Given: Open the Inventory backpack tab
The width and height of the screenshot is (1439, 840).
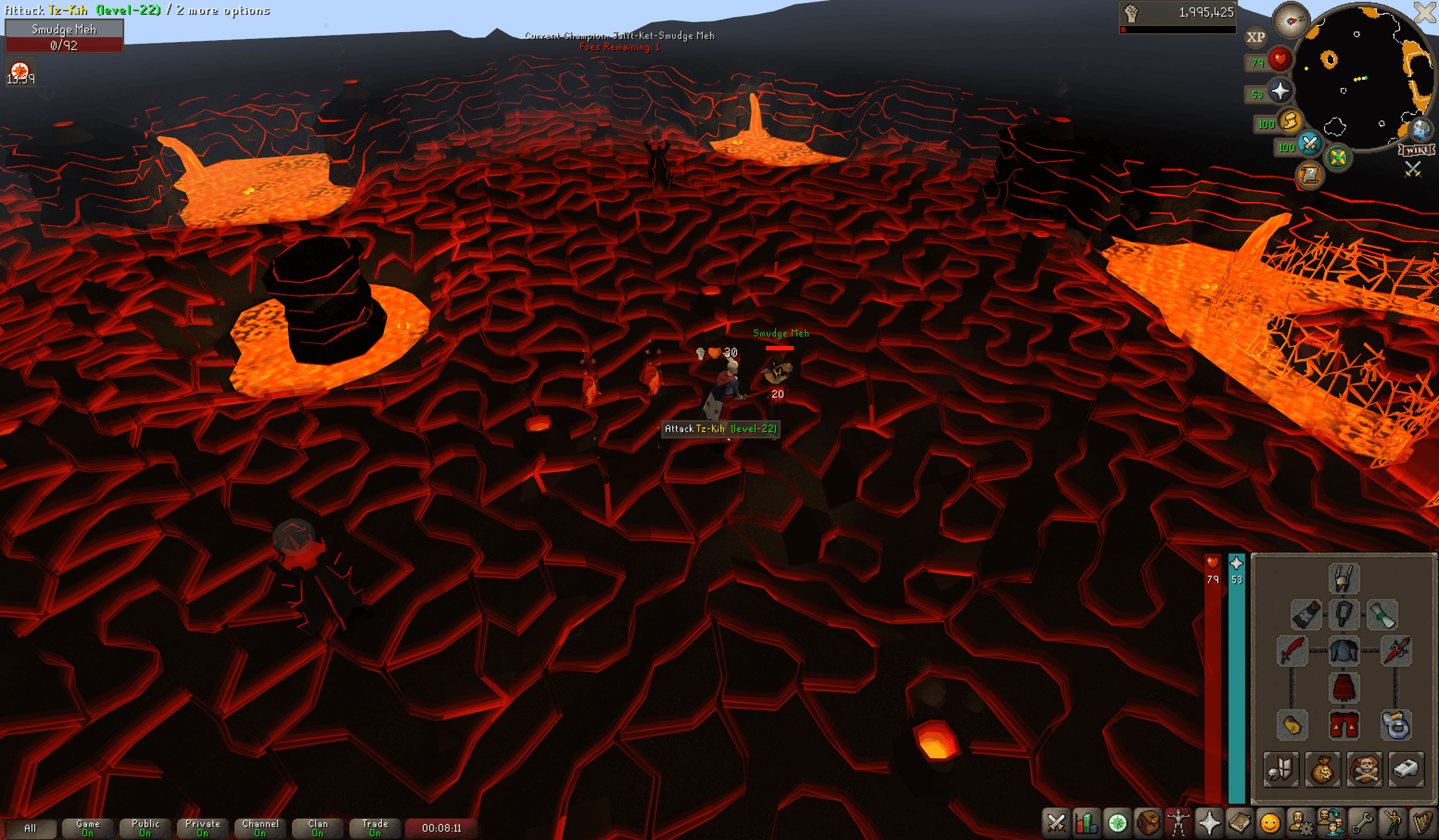Looking at the screenshot, I should click(x=1148, y=823).
